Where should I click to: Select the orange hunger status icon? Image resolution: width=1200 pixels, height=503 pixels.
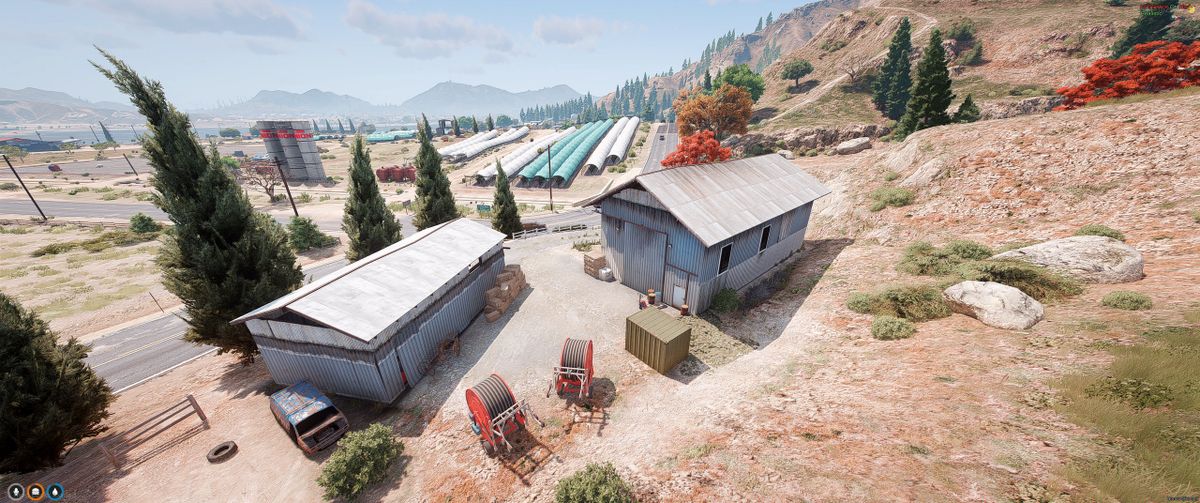[x=34, y=491]
